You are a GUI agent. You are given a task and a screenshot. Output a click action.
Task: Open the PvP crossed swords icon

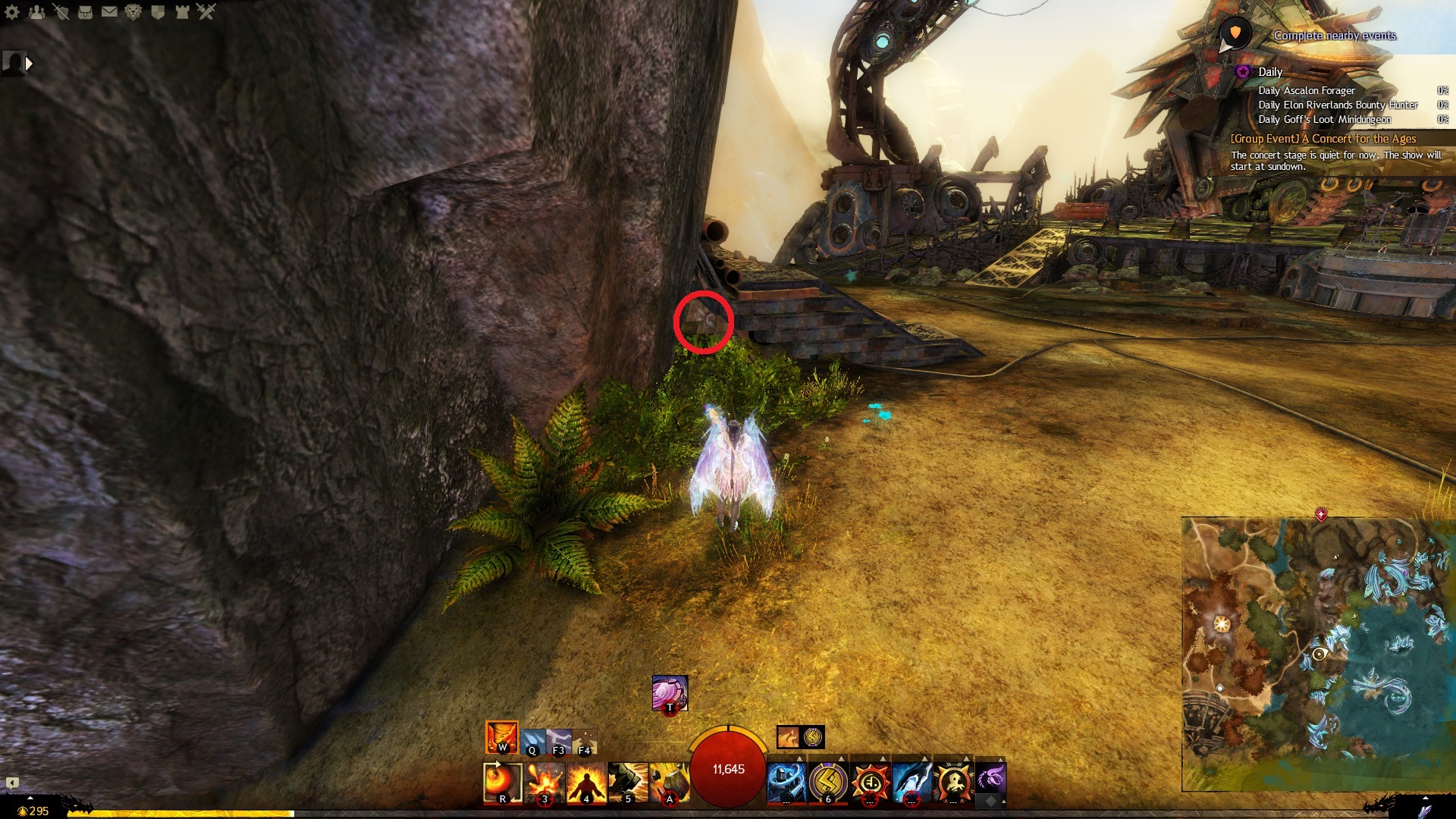tap(206, 11)
